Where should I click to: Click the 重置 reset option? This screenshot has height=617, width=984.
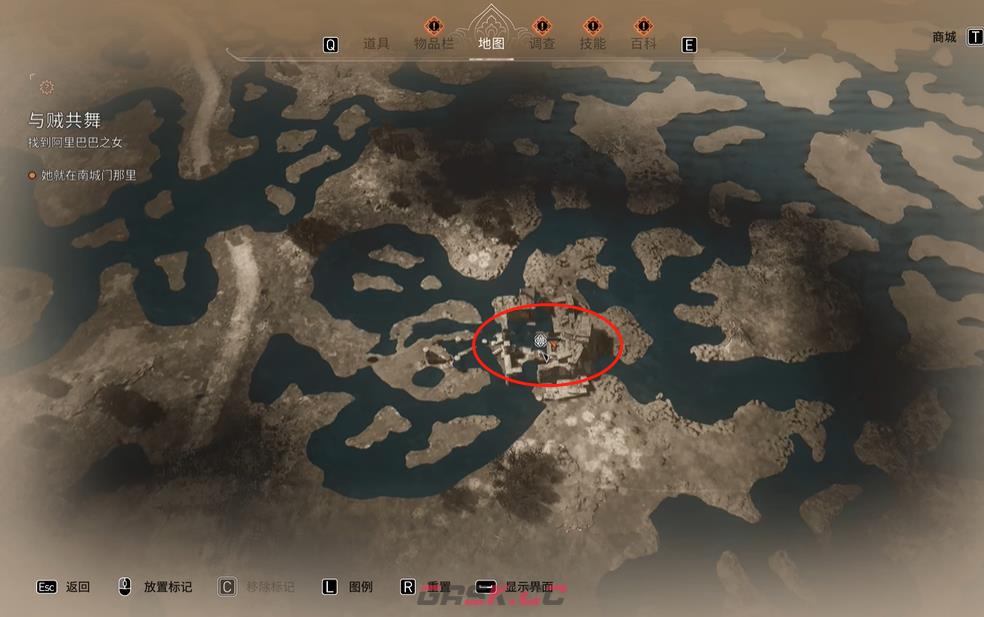click(x=439, y=587)
